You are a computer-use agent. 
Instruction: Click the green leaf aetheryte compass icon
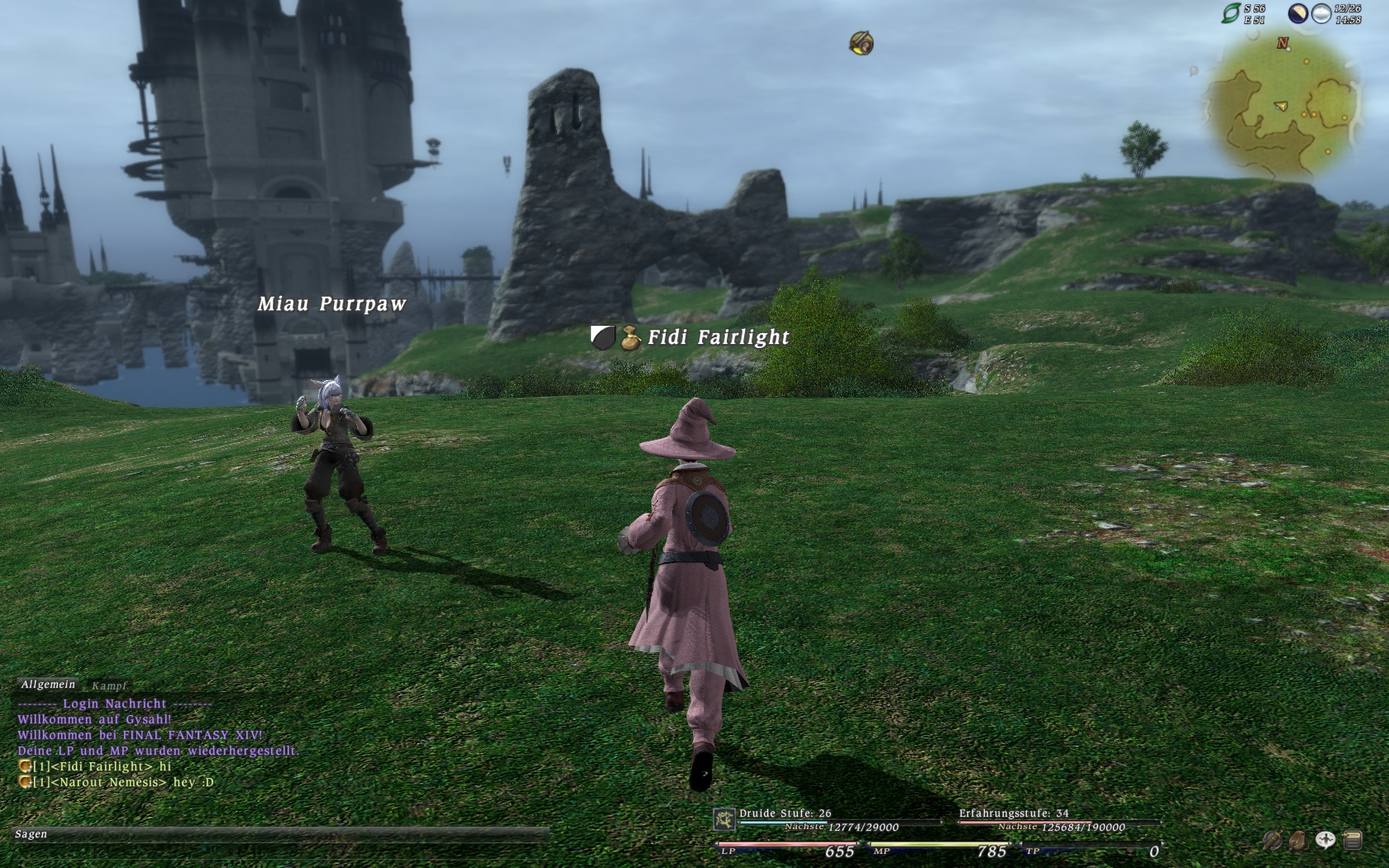click(x=1232, y=13)
